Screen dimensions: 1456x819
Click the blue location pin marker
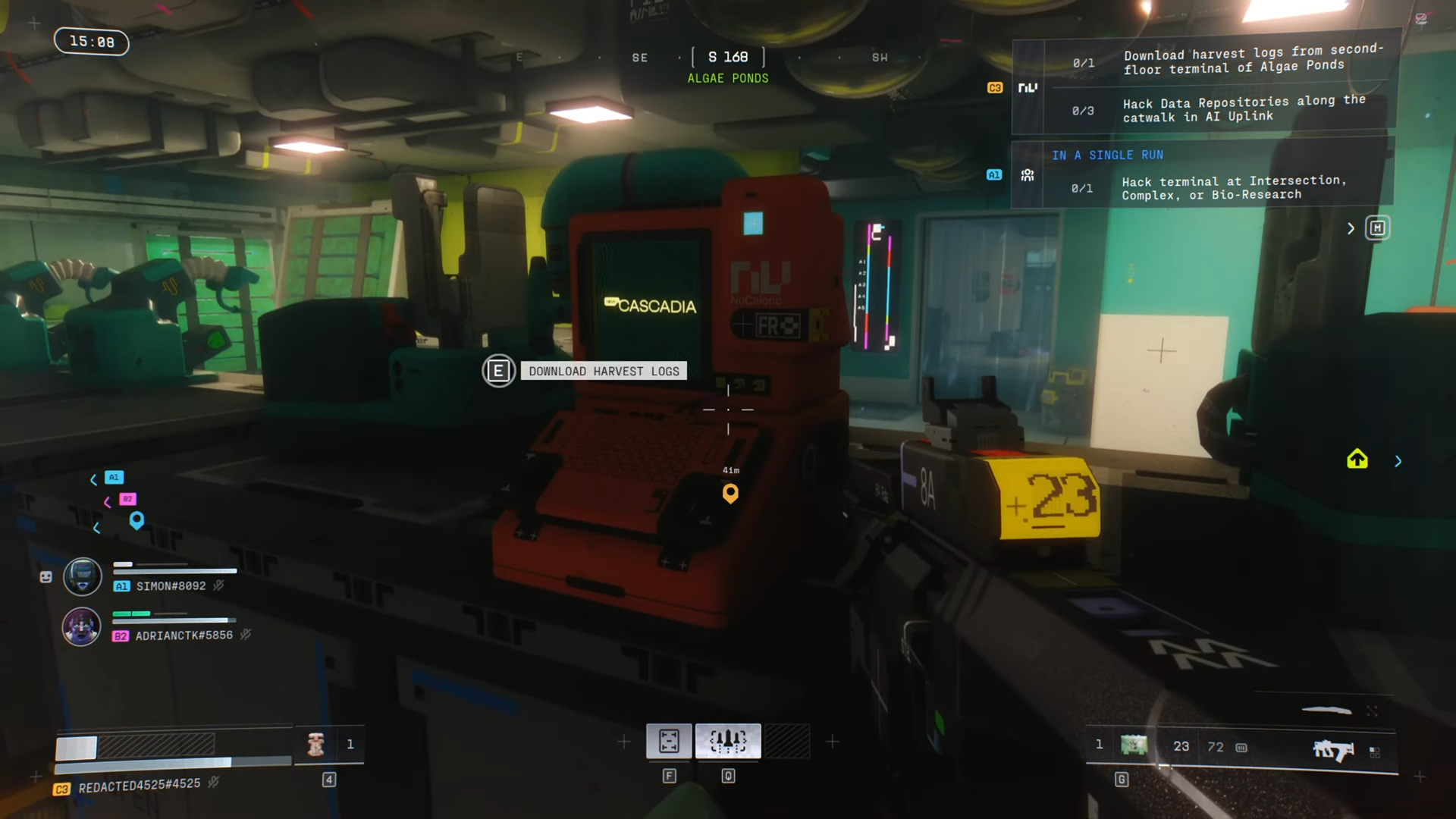tap(136, 520)
